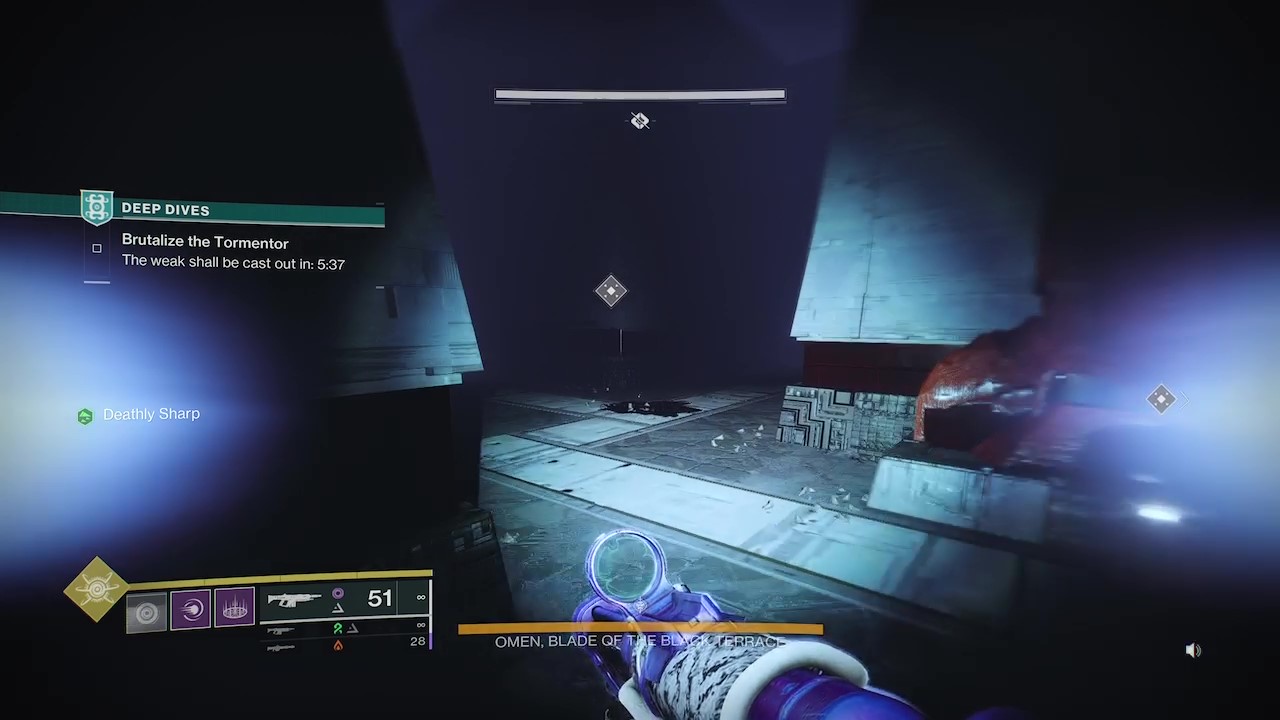Image resolution: width=1280 pixels, height=720 pixels.
Task: Click the Deathly Sharp buff icon
Action: point(85,414)
